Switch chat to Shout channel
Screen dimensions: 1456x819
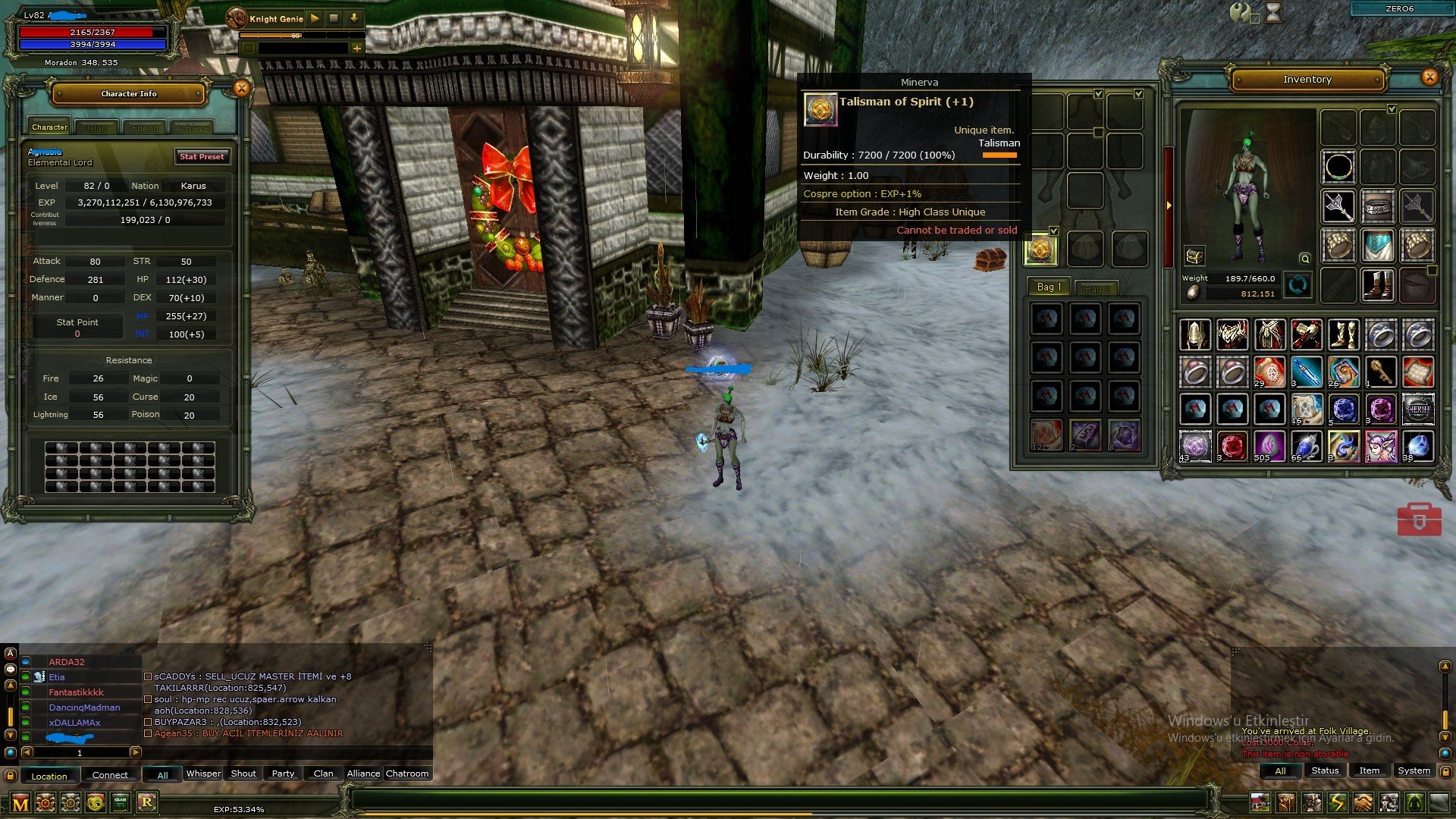(x=243, y=773)
